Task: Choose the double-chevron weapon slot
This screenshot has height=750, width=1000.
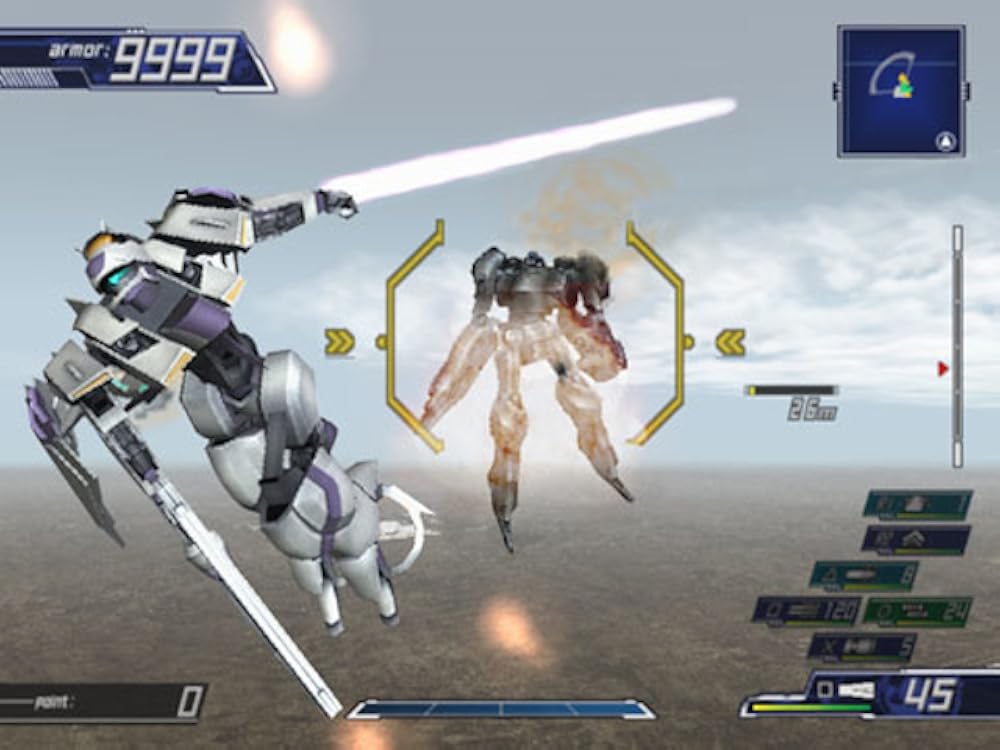Action: pyautogui.click(x=915, y=539)
